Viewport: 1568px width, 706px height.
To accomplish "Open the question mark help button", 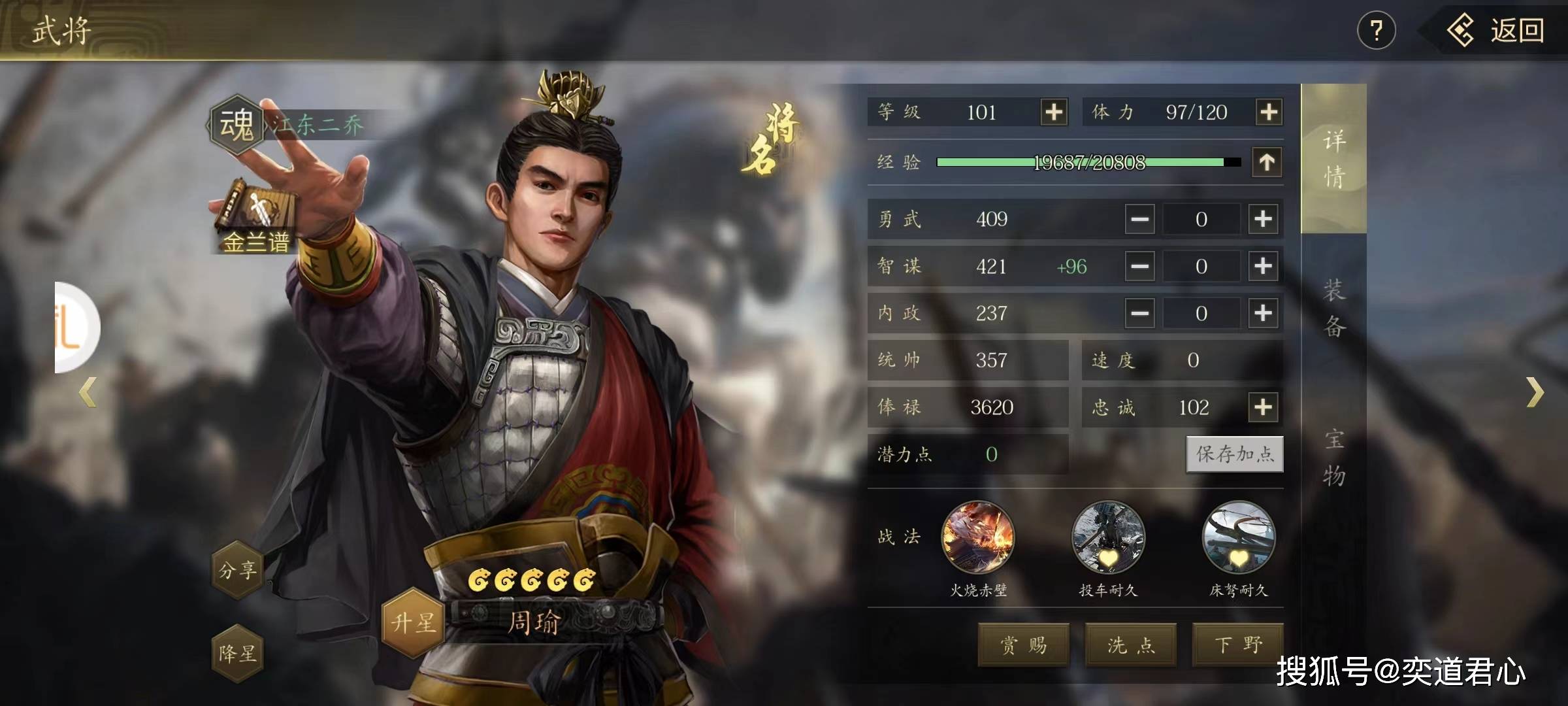I will [1376, 31].
